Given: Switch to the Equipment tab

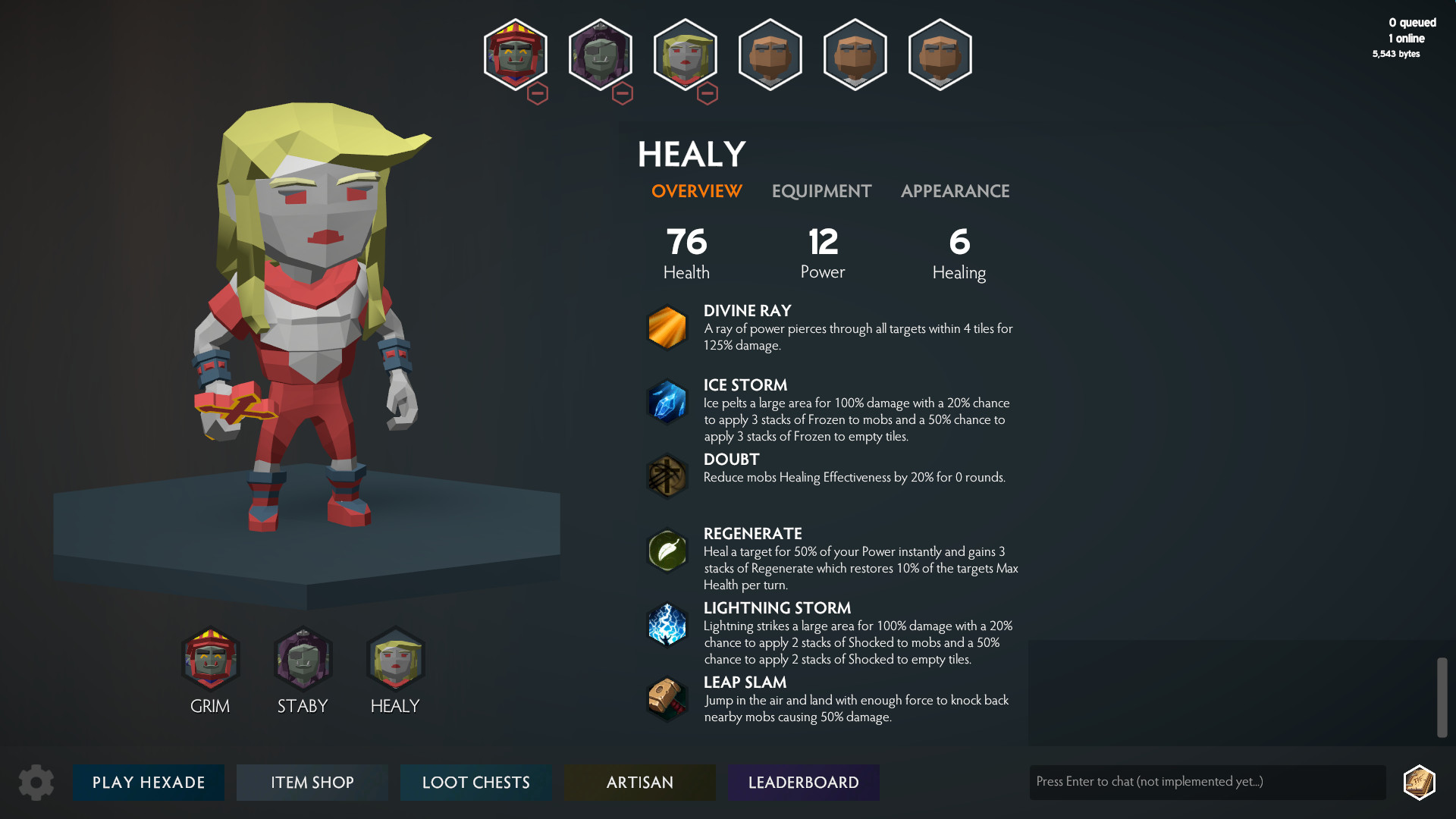Looking at the screenshot, I should click(x=821, y=191).
